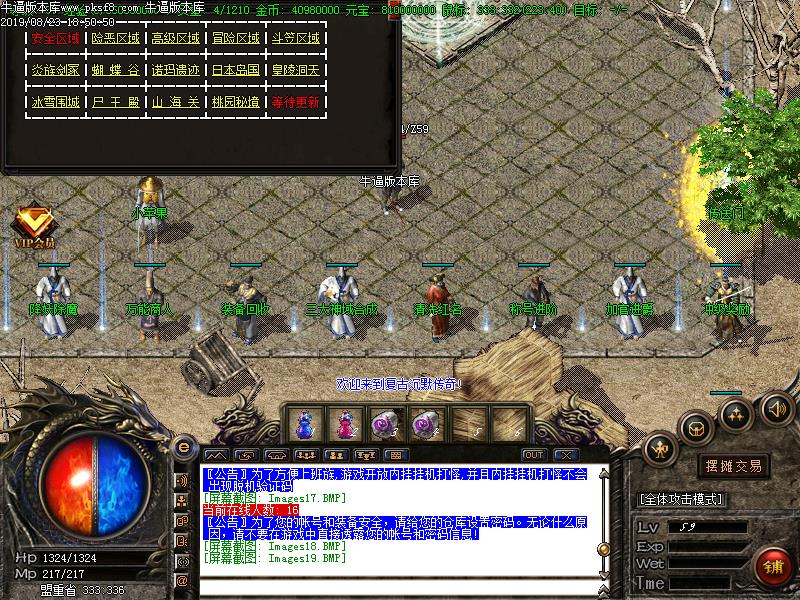Teleport to 冰雪围城

(x=56, y=103)
